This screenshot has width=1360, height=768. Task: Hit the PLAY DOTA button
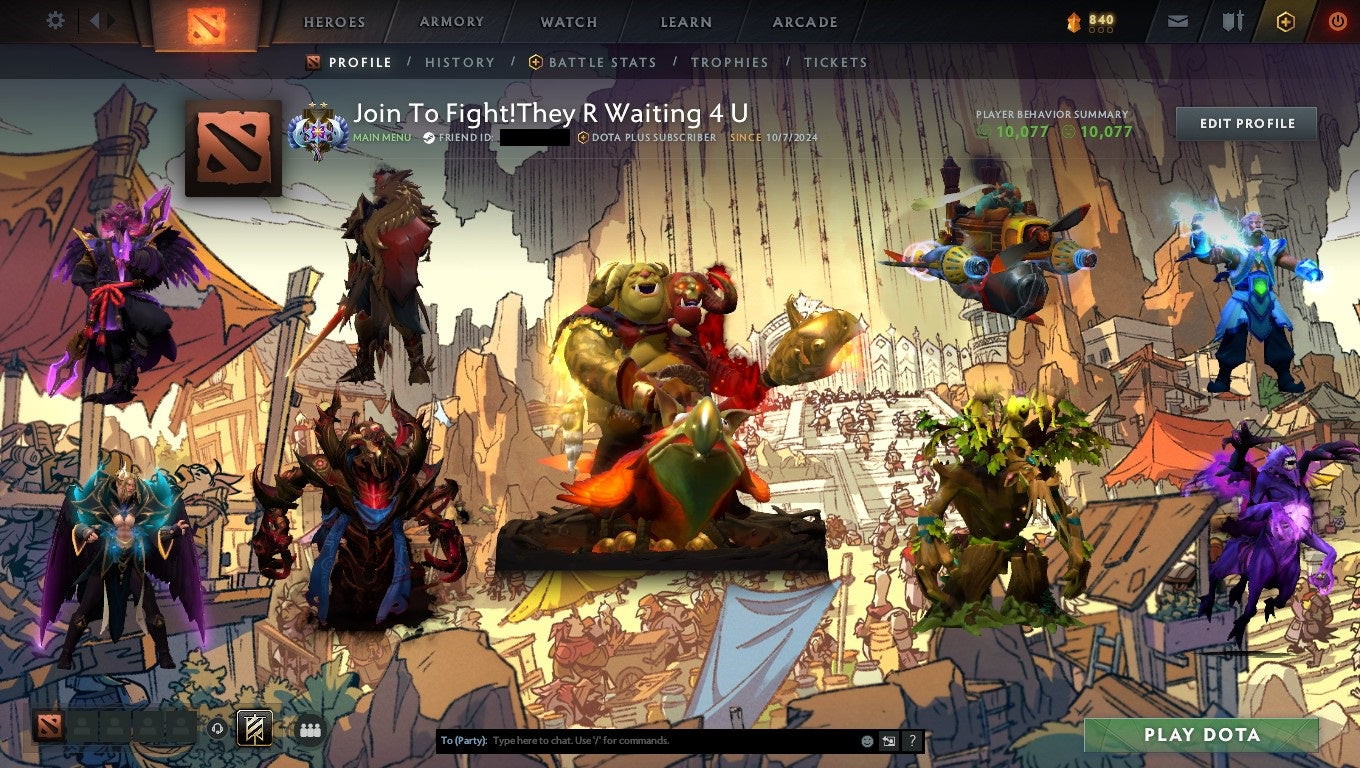click(x=1203, y=735)
